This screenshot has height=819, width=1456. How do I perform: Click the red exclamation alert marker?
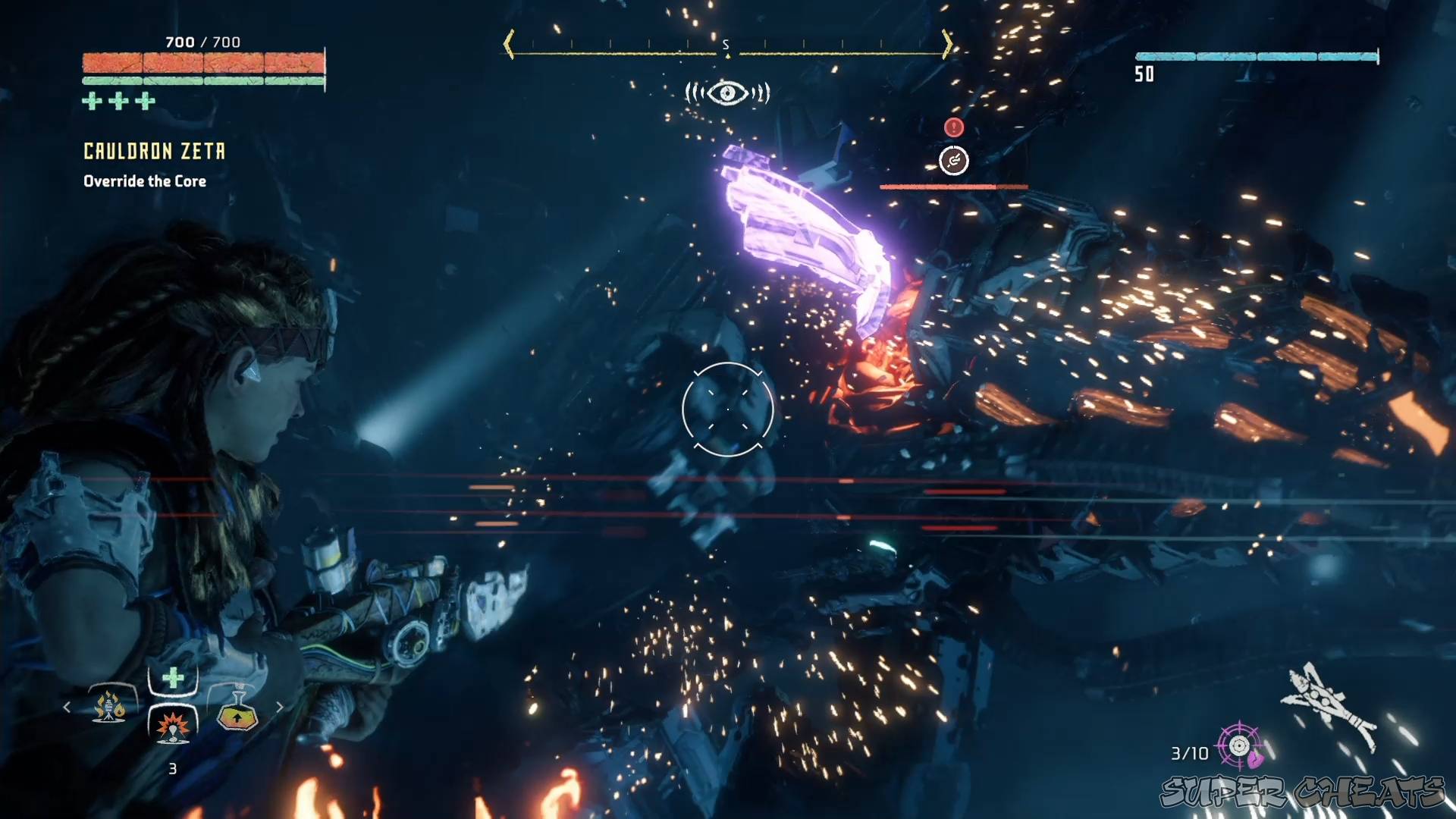(x=953, y=127)
